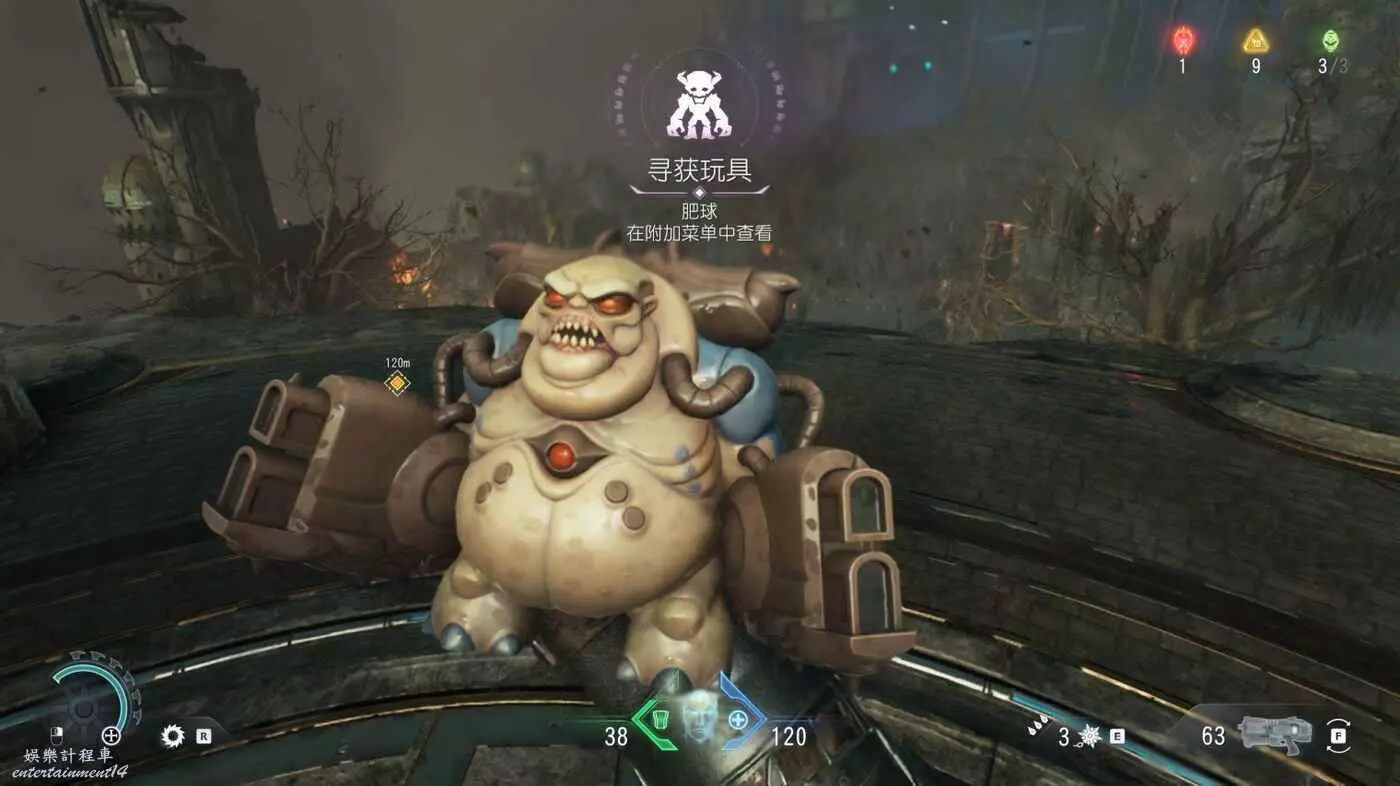Click the yellow gold triangle currency icon
Screen dimensions: 1400x786
[1255, 41]
